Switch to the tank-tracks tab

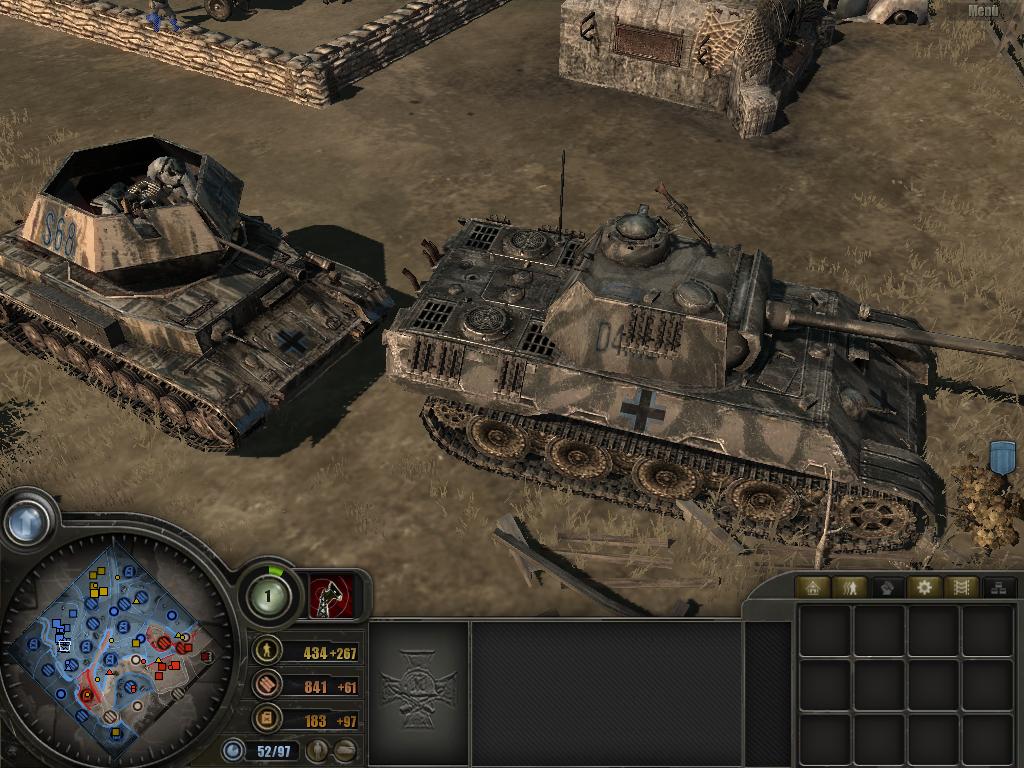pos(961,587)
